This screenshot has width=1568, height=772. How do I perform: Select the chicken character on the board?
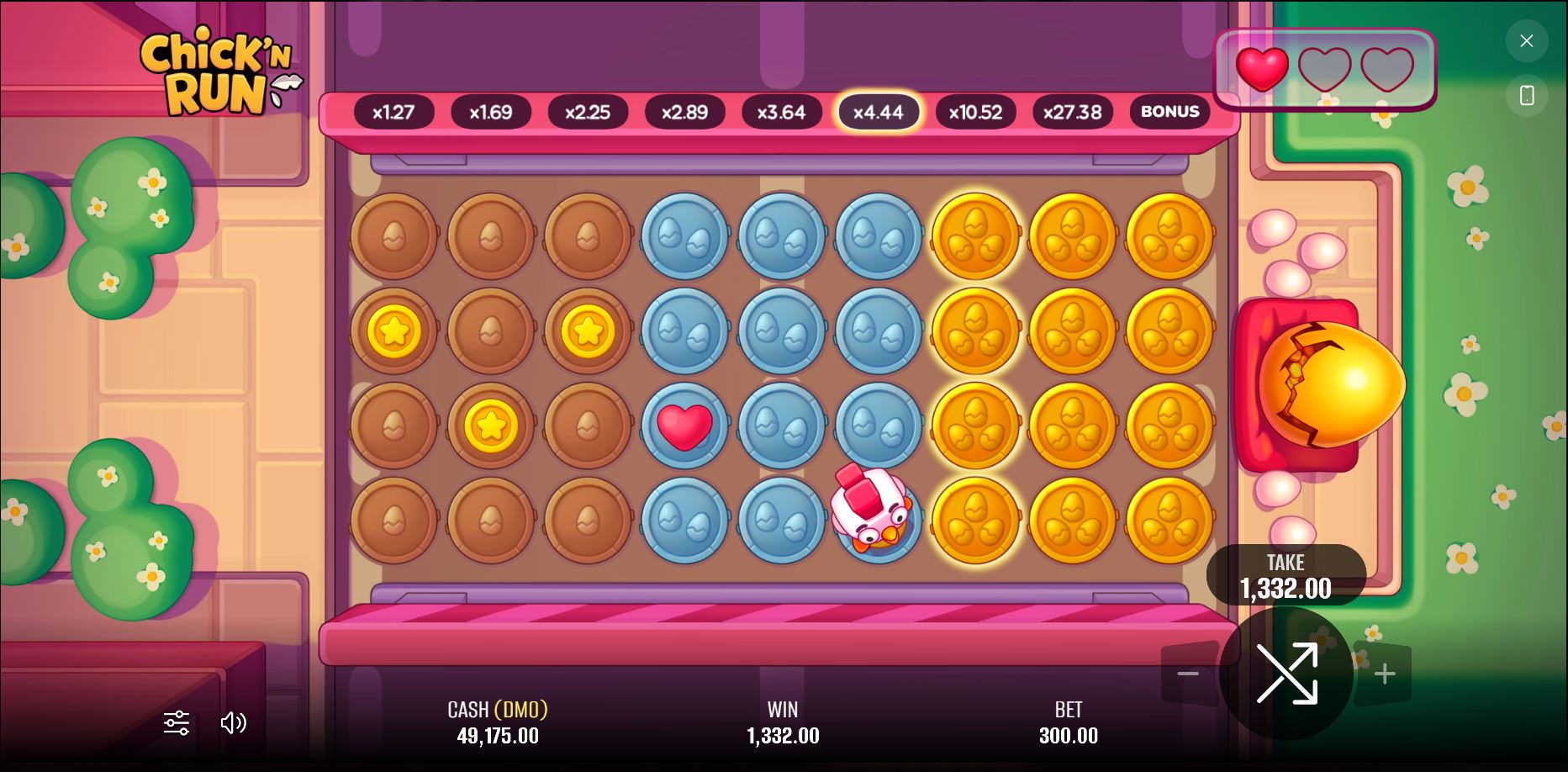(x=874, y=515)
